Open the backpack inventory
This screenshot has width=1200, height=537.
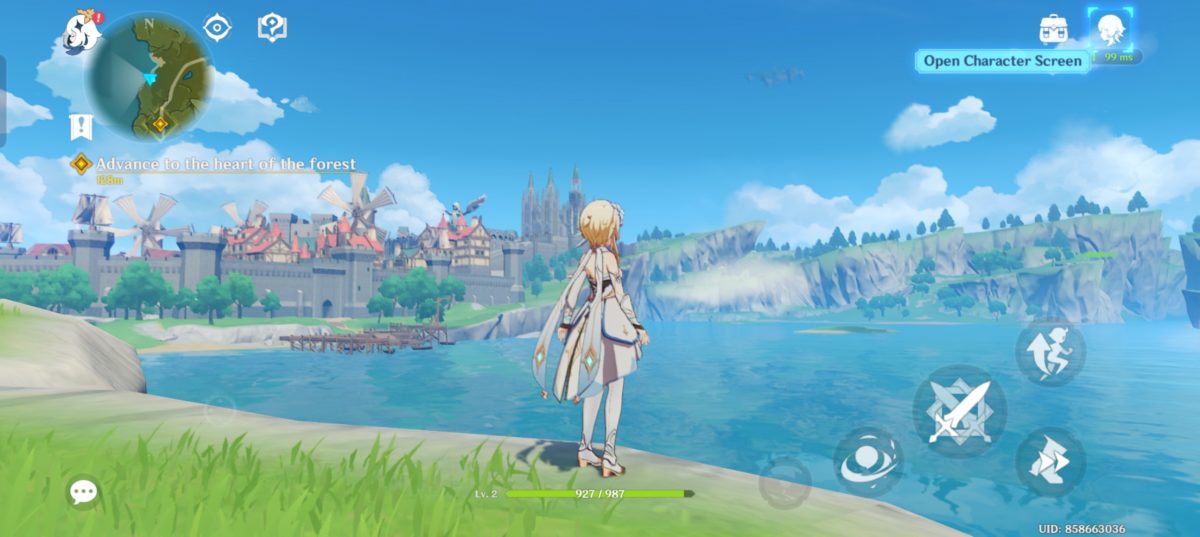coord(1053,28)
